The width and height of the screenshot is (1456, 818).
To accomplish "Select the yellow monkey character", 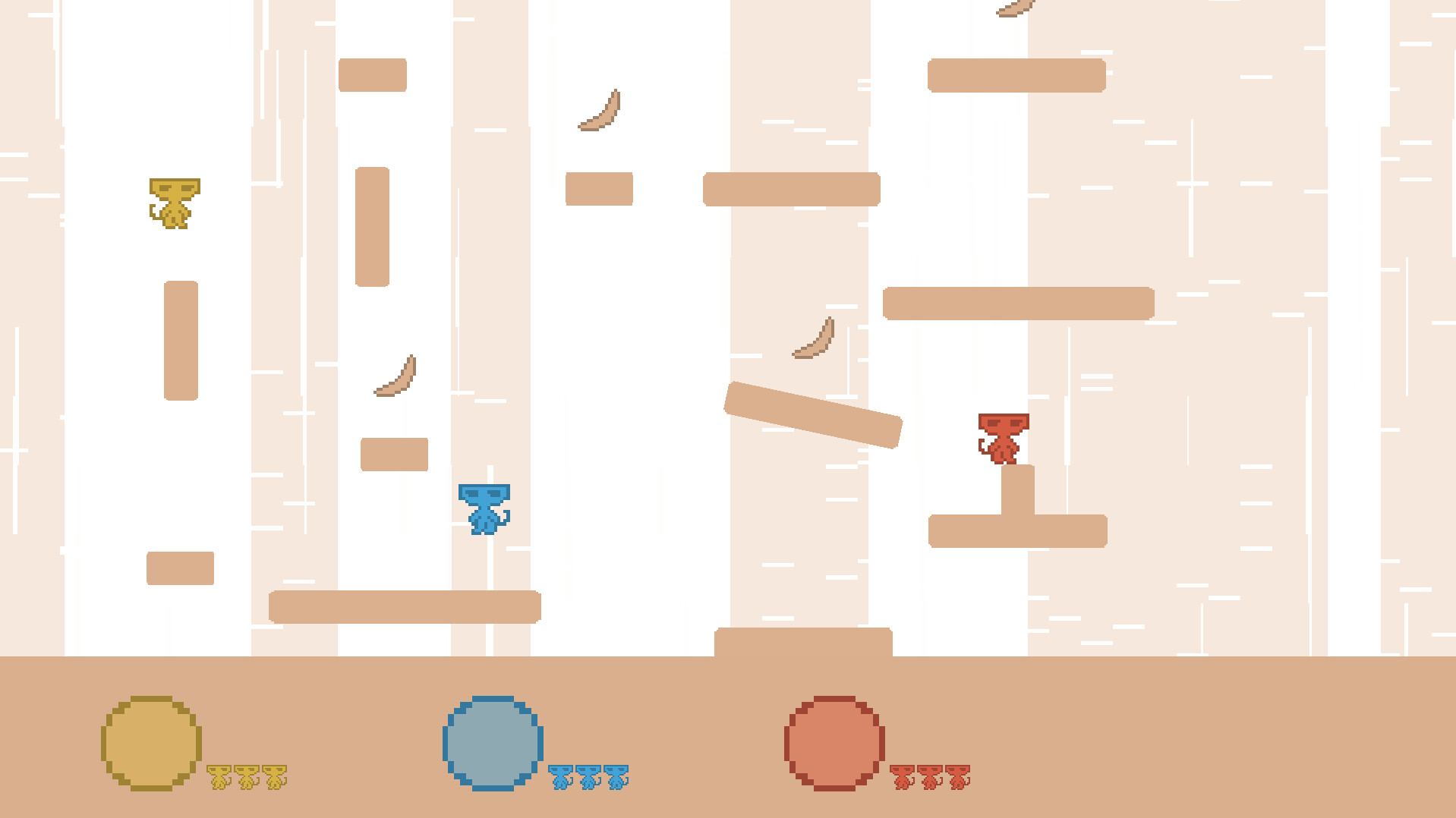I will pos(173,203).
